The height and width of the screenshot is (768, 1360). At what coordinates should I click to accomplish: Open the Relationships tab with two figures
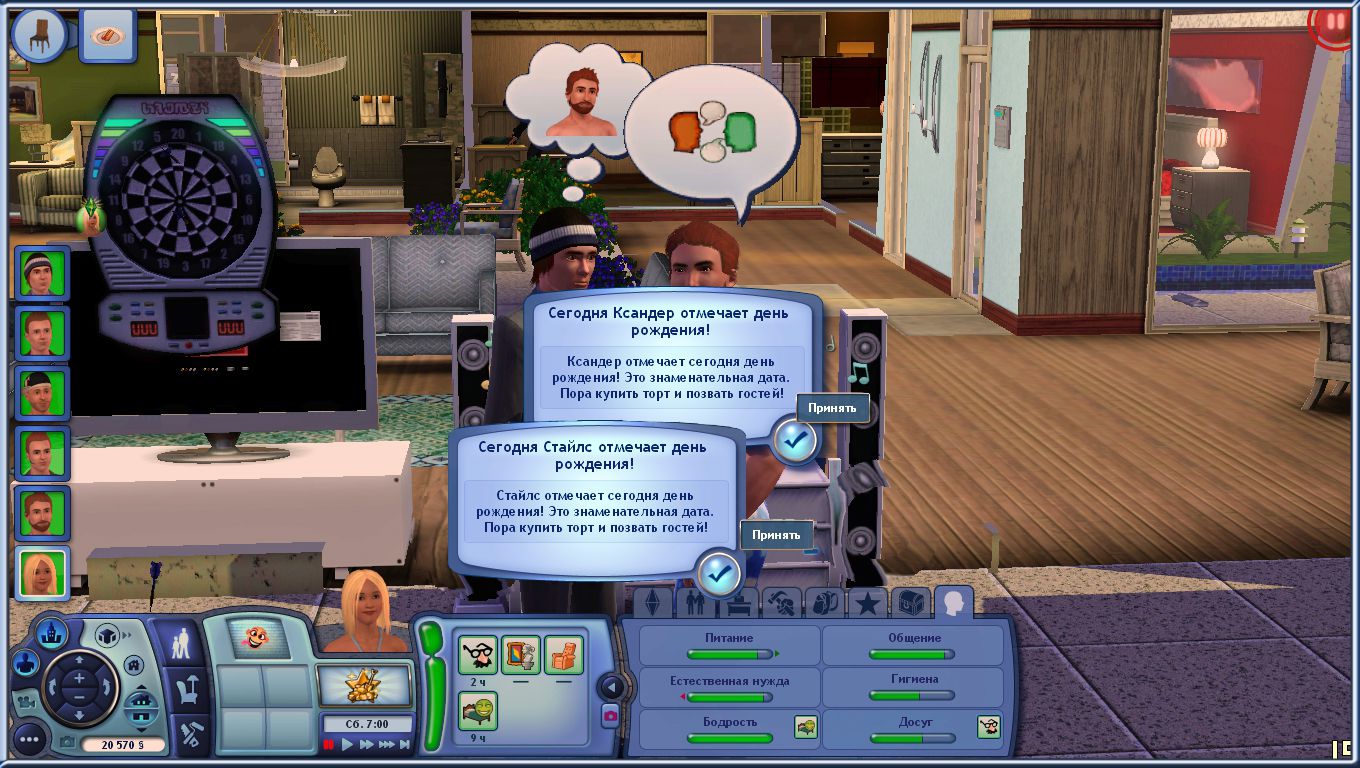pos(695,603)
